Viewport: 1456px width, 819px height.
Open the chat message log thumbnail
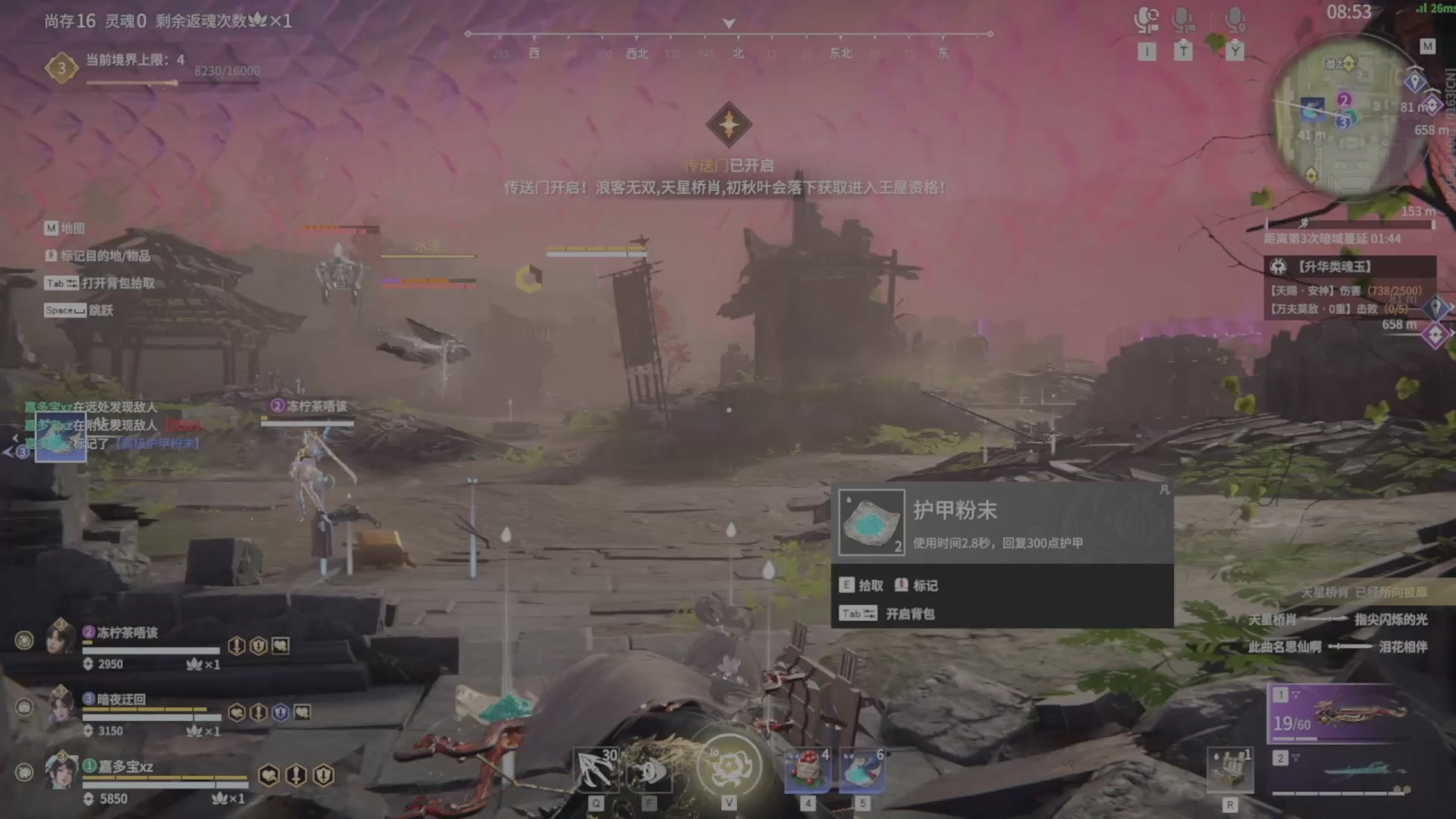(x=59, y=437)
